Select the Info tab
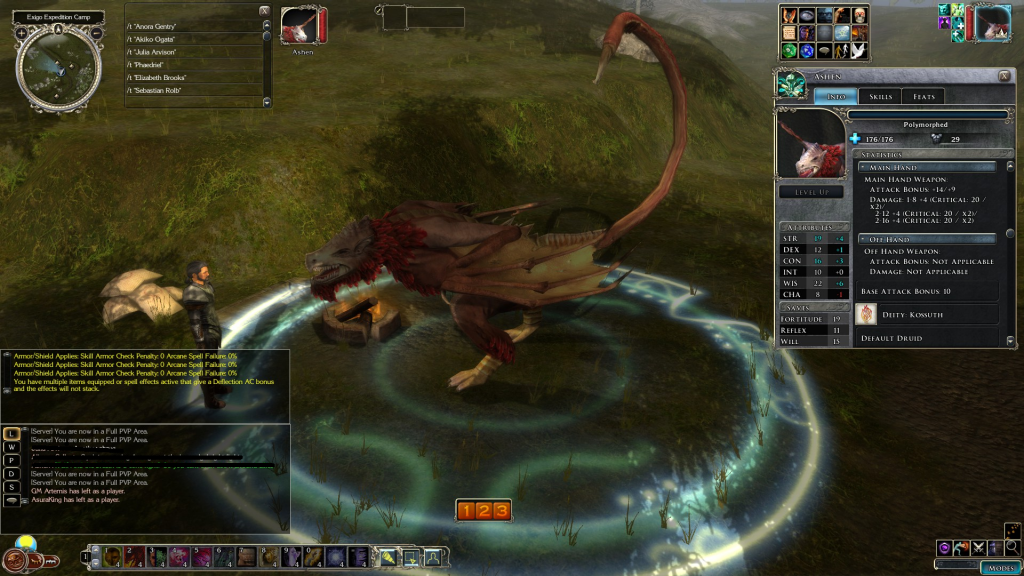1024x576 pixels. click(x=836, y=97)
